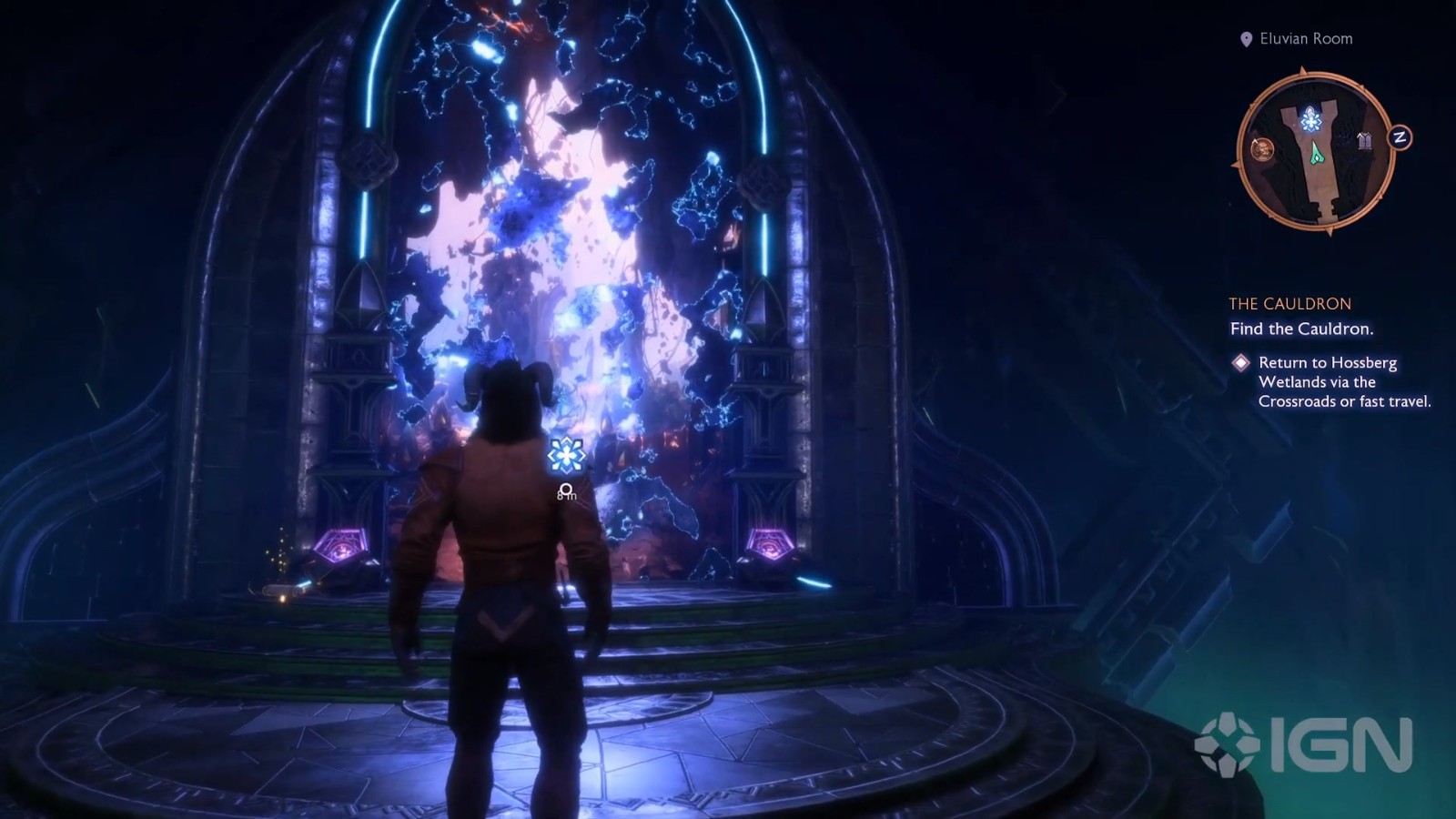
Task: Click the north compass indicator on minimap
Action: tap(1400, 137)
